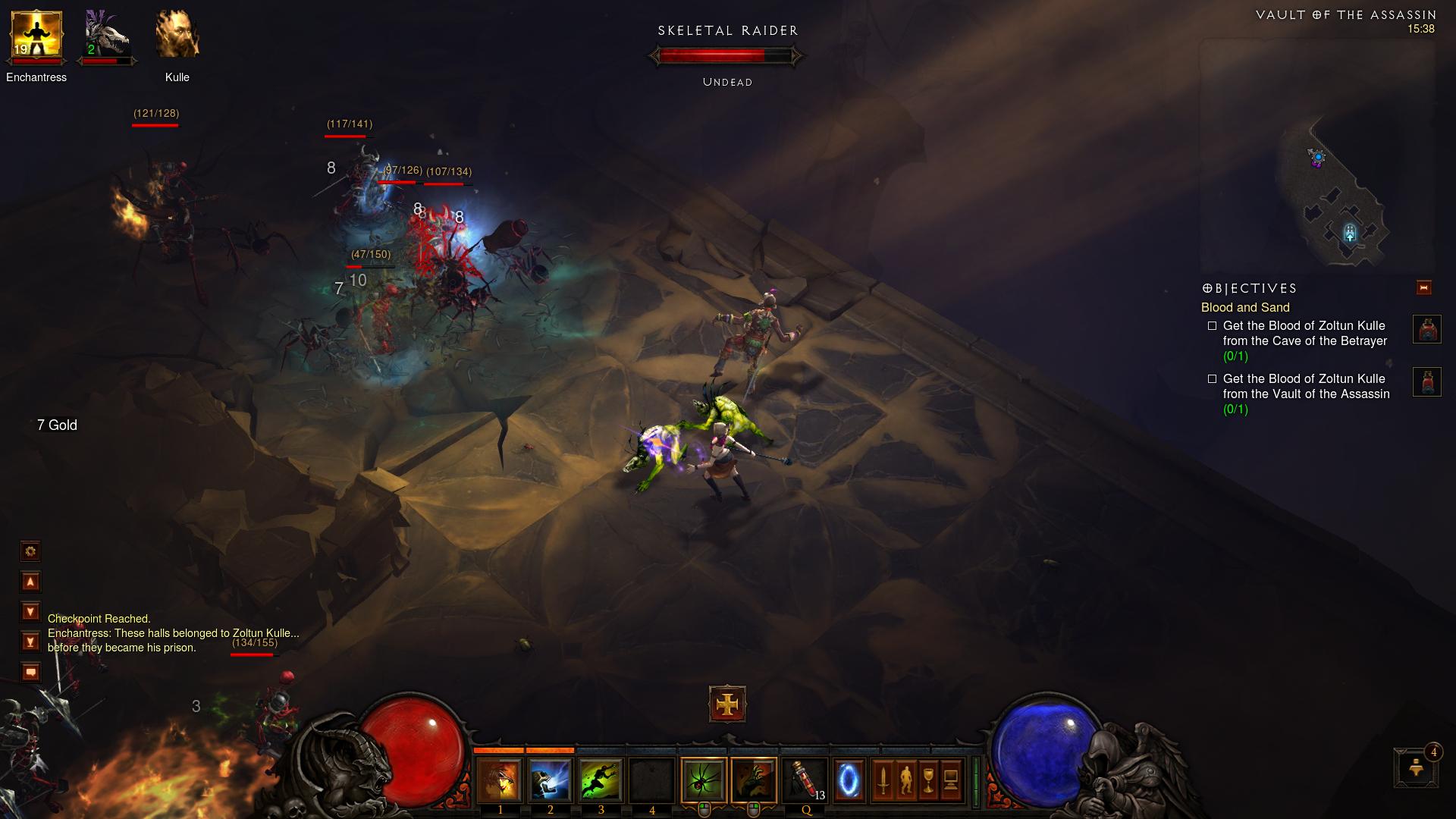The width and height of the screenshot is (1456, 819).
Task: Select the Vault of the Assassin objective icon
Action: tap(1426, 382)
